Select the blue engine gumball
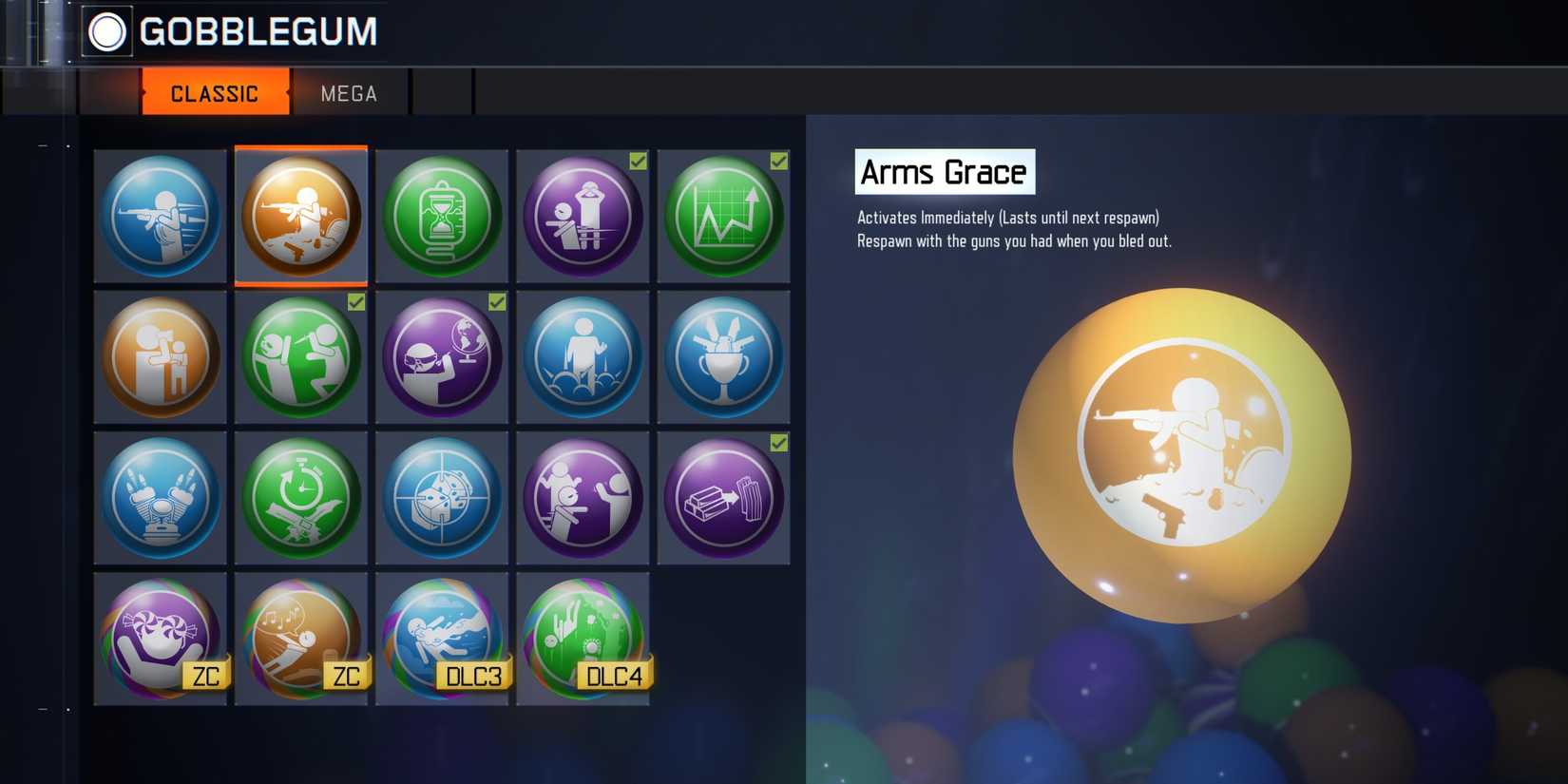Screen dimensions: 1568x784 click(160, 497)
